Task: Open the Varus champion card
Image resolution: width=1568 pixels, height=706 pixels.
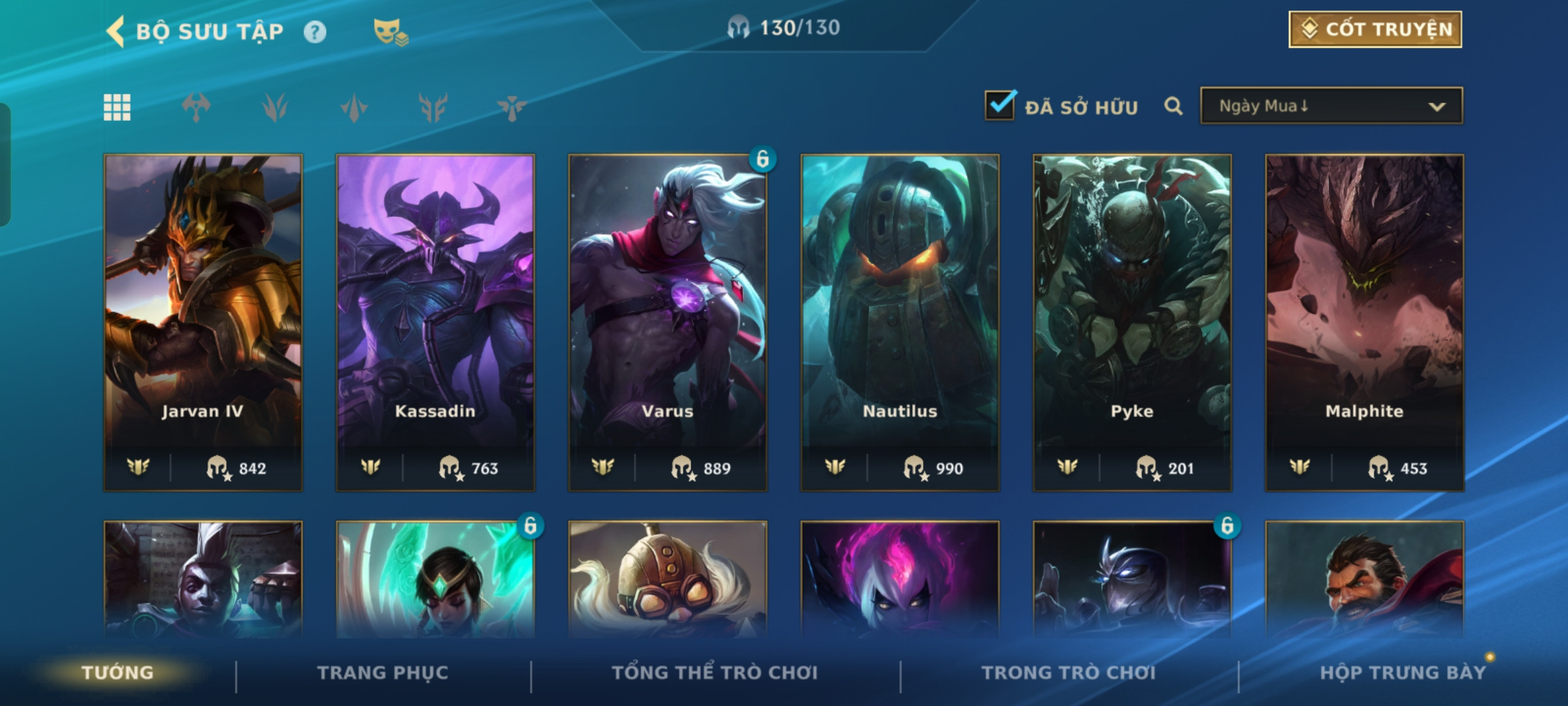Action: (x=668, y=322)
